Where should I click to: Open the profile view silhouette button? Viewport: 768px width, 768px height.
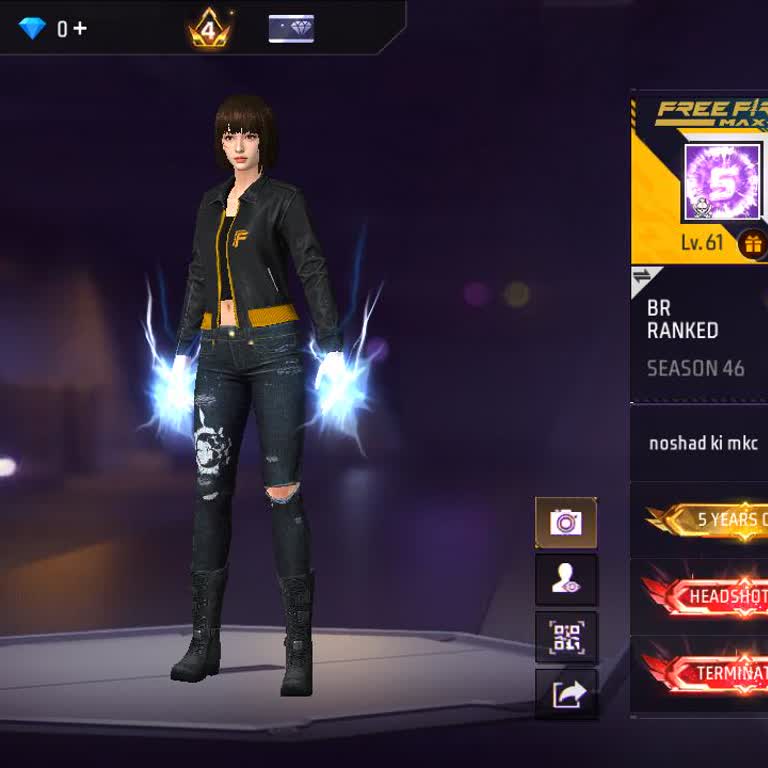coord(566,580)
